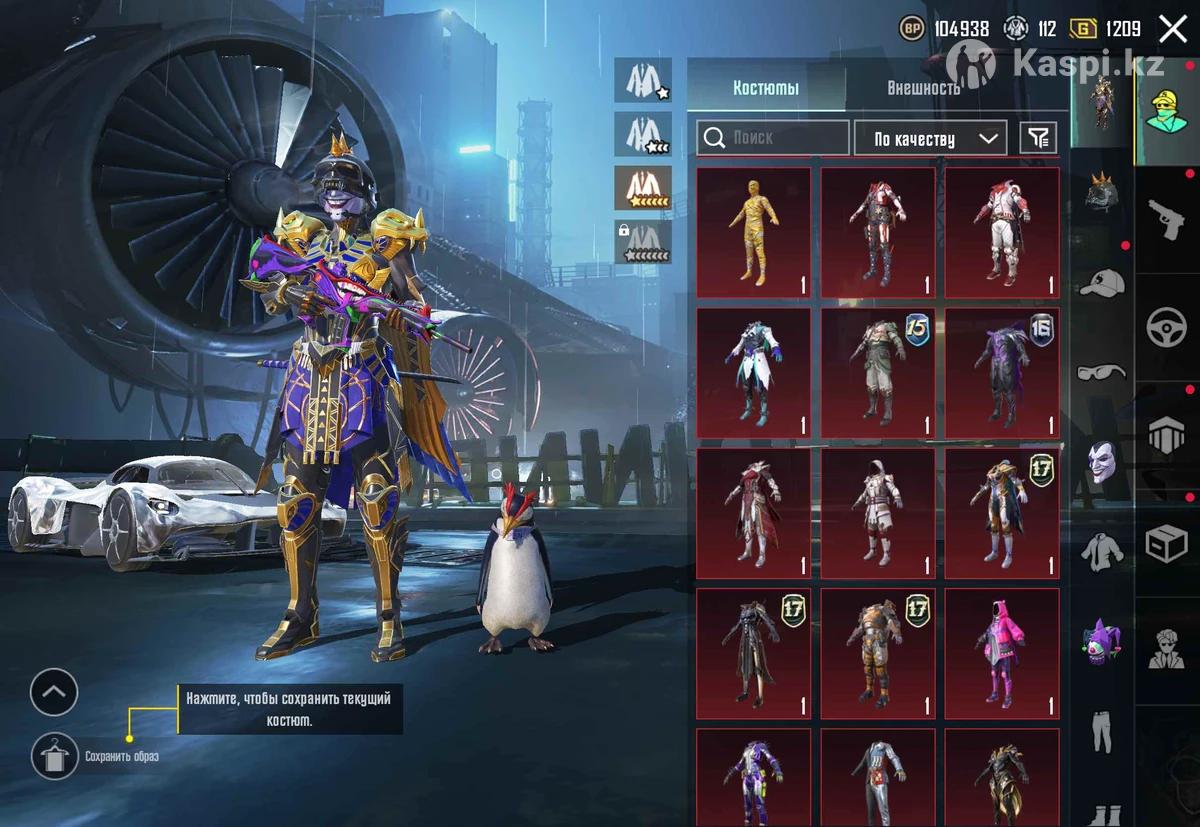Select the white mask face category
Screen dimensions: 1200x827
pos(1101,462)
